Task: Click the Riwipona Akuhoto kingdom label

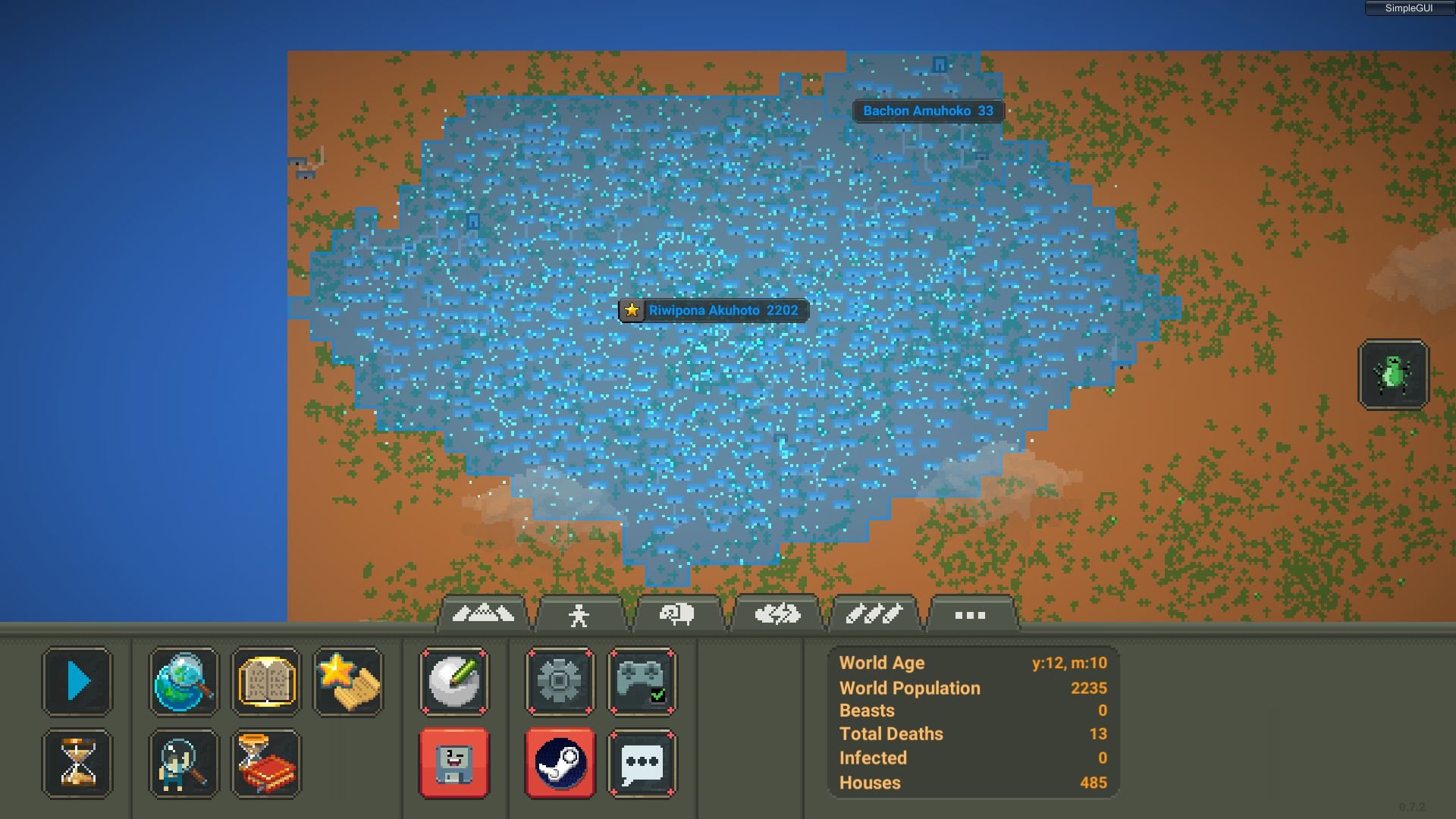Action: coord(714,310)
